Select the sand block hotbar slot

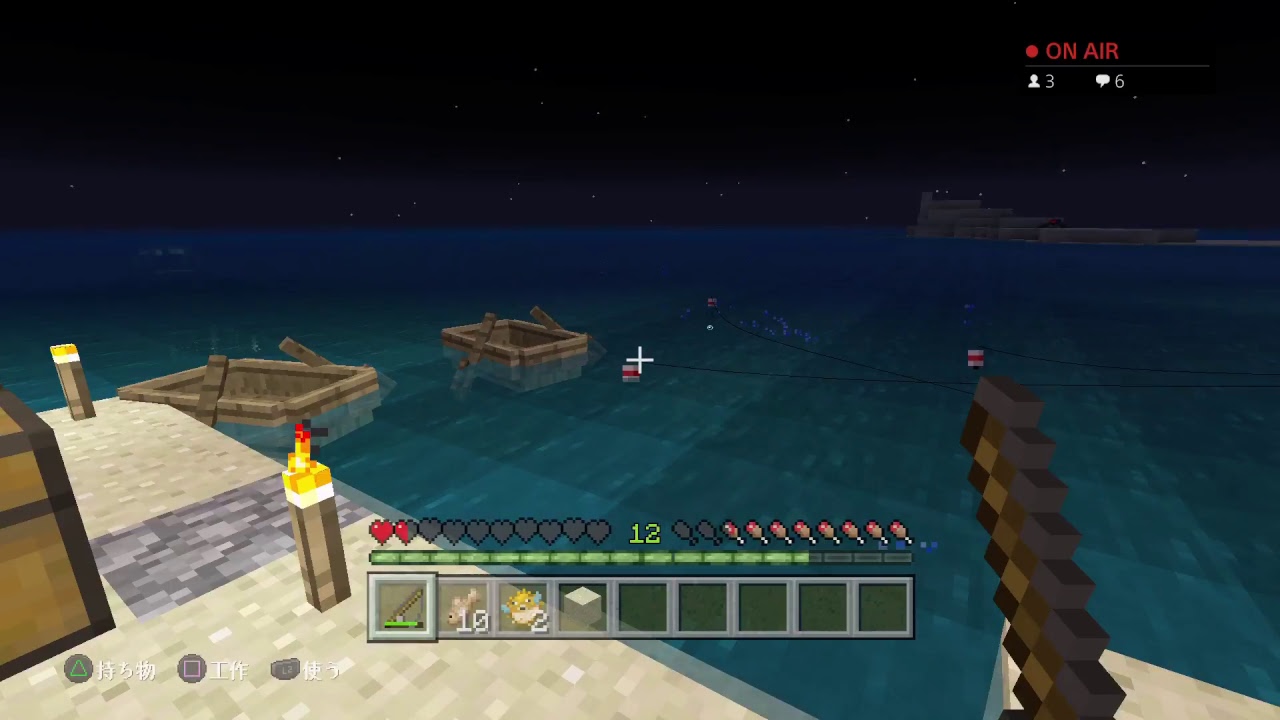(583, 606)
